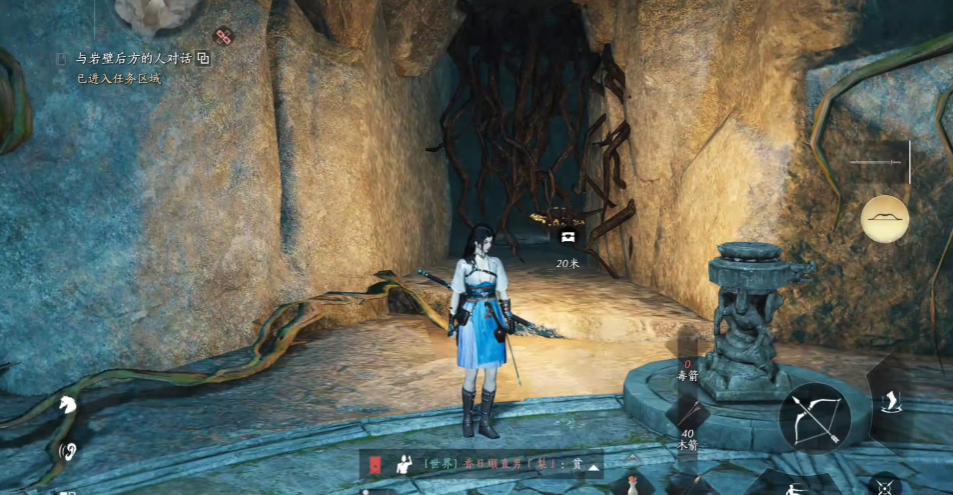Open the quest tracker objective text
The width and height of the screenshot is (953, 495).
(133, 59)
